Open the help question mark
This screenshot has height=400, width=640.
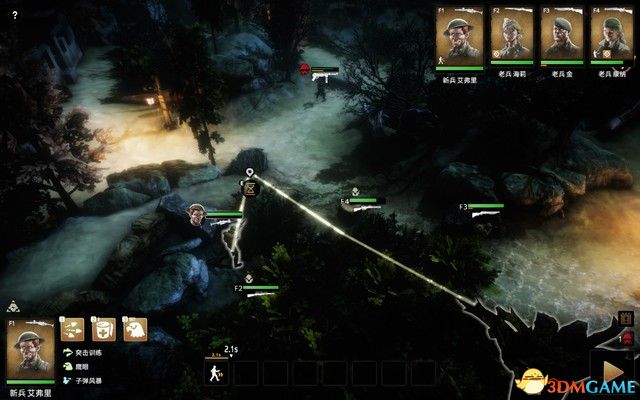click(x=14, y=16)
